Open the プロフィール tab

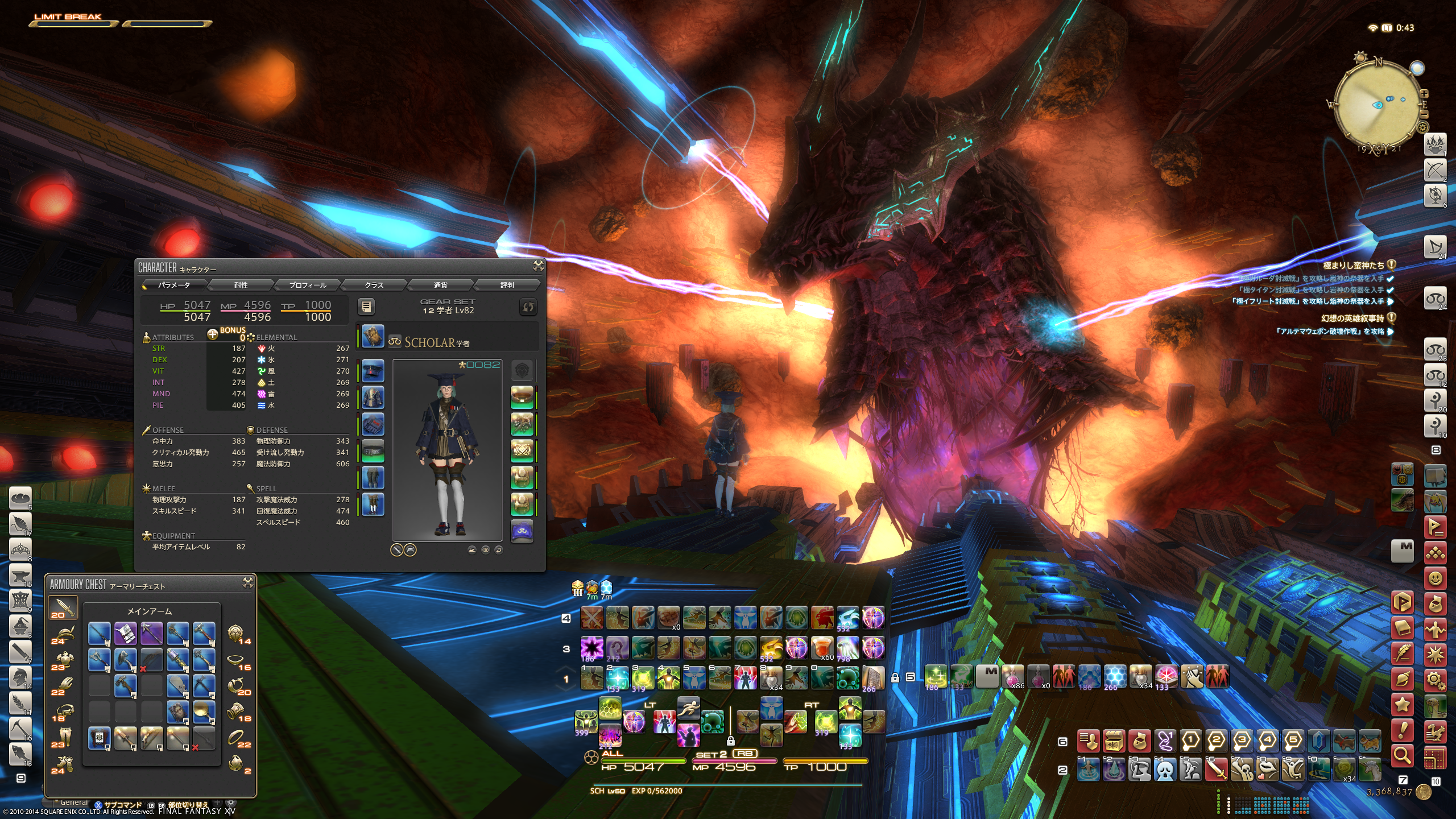click(x=308, y=285)
